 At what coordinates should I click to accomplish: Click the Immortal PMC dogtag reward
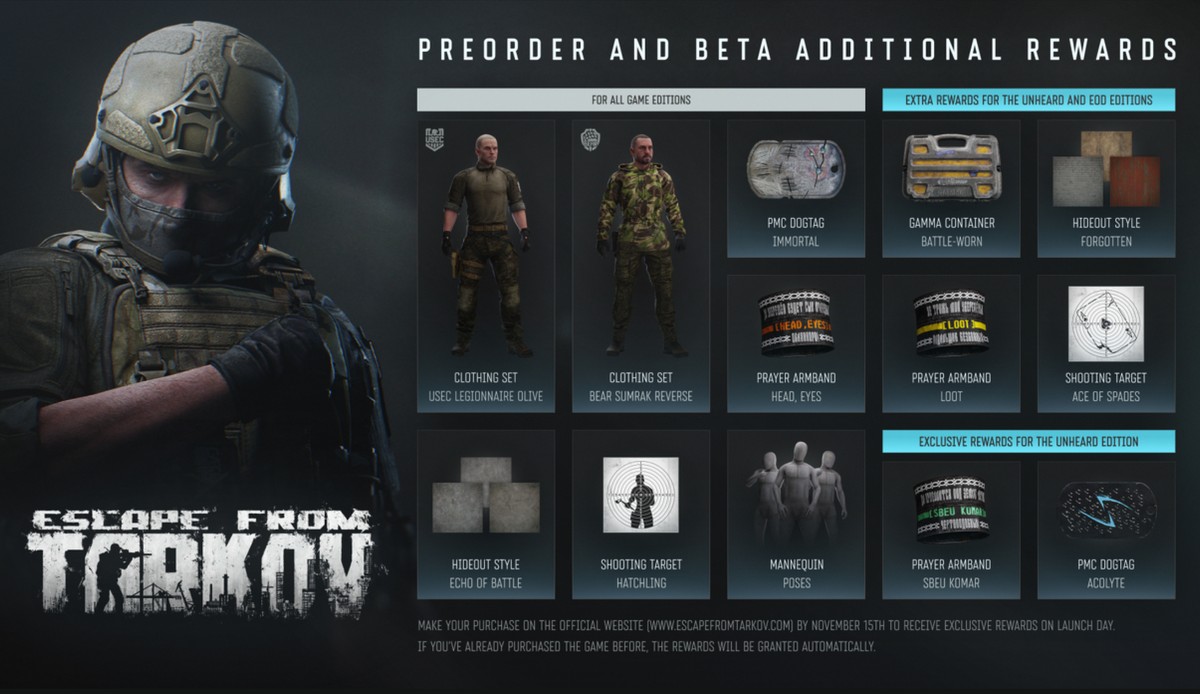pos(796,188)
